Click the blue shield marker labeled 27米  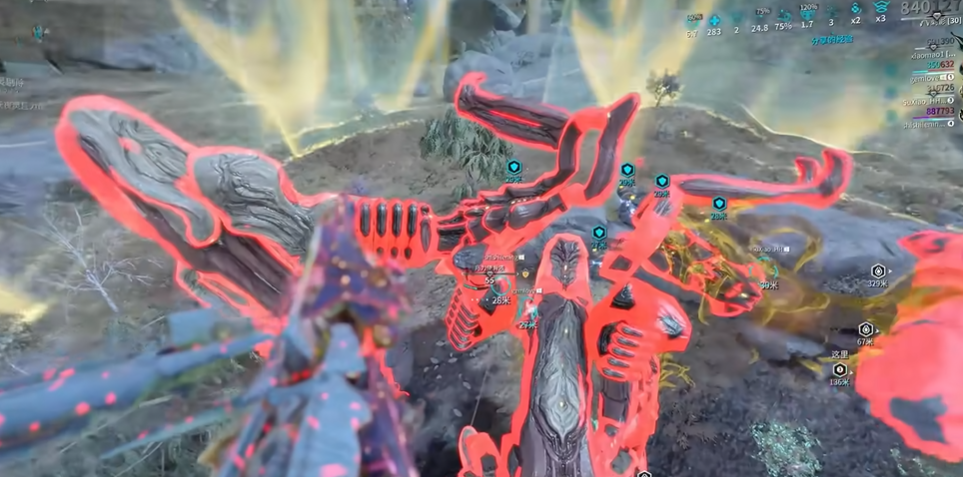[x=598, y=233]
